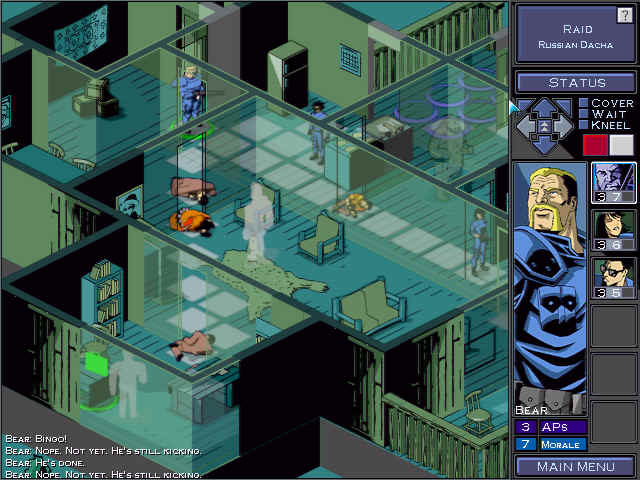This screenshot has height=480, width=640.
Task: Click the left arrow on the direction pad
Action: pos(526,126)
